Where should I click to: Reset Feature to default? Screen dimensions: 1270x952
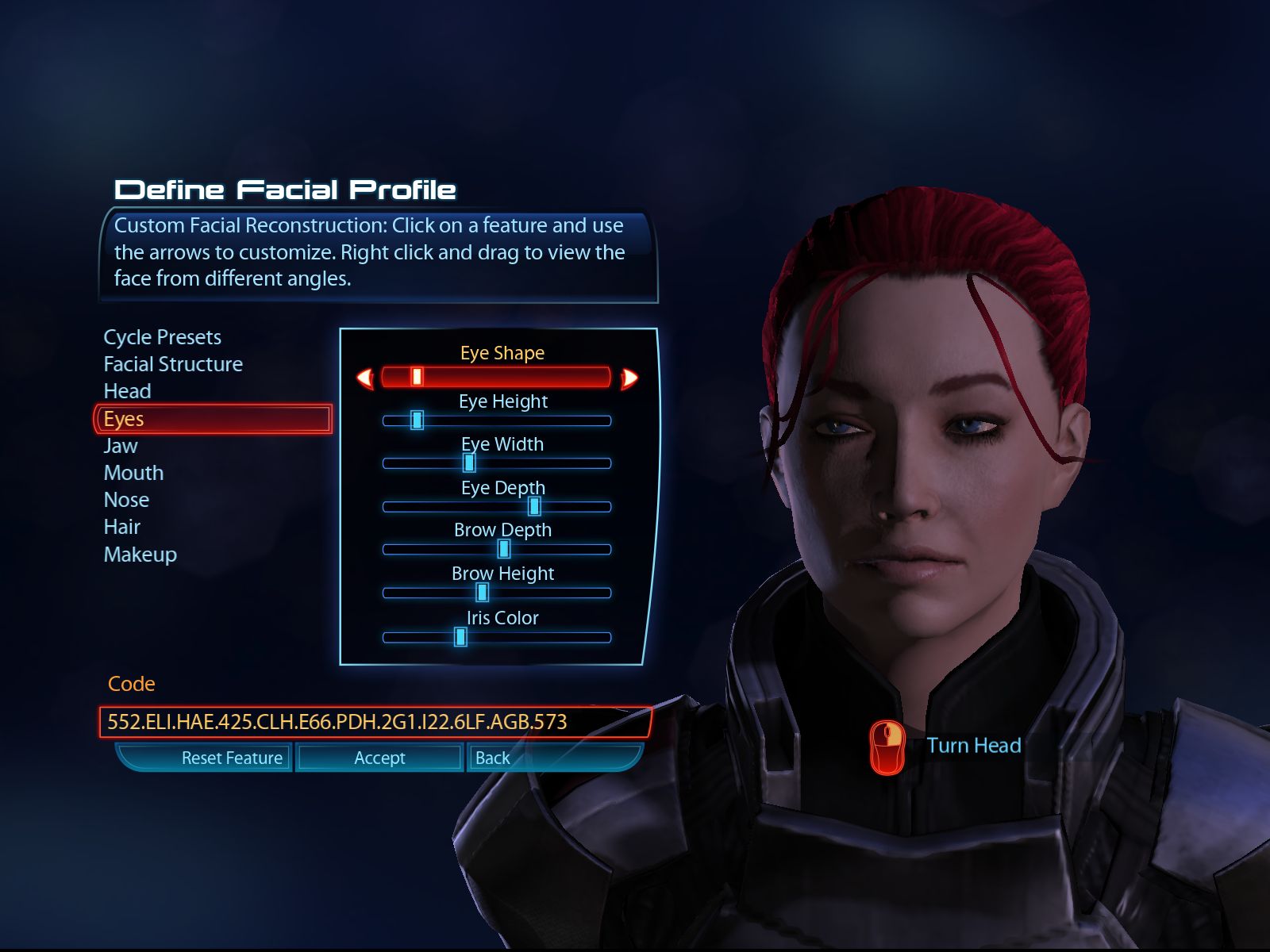(x=231, y=758)
